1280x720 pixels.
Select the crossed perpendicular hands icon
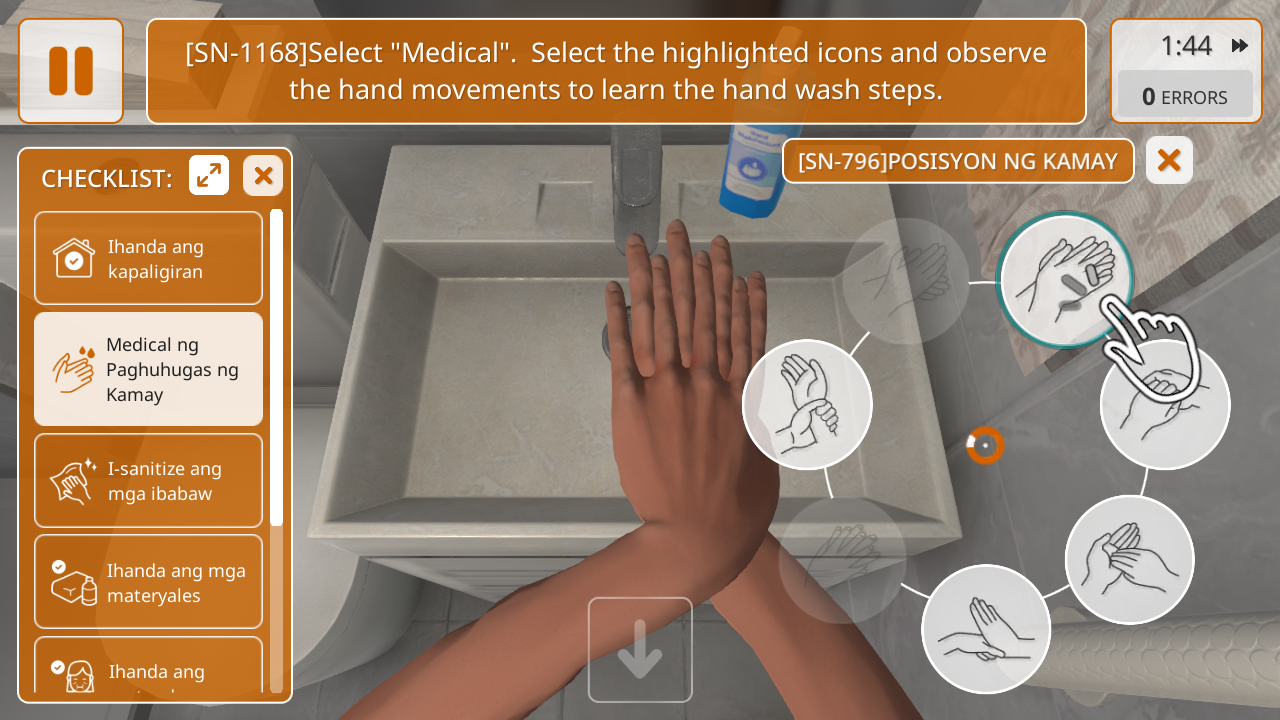pyautogui.click(x=985, y=629)
